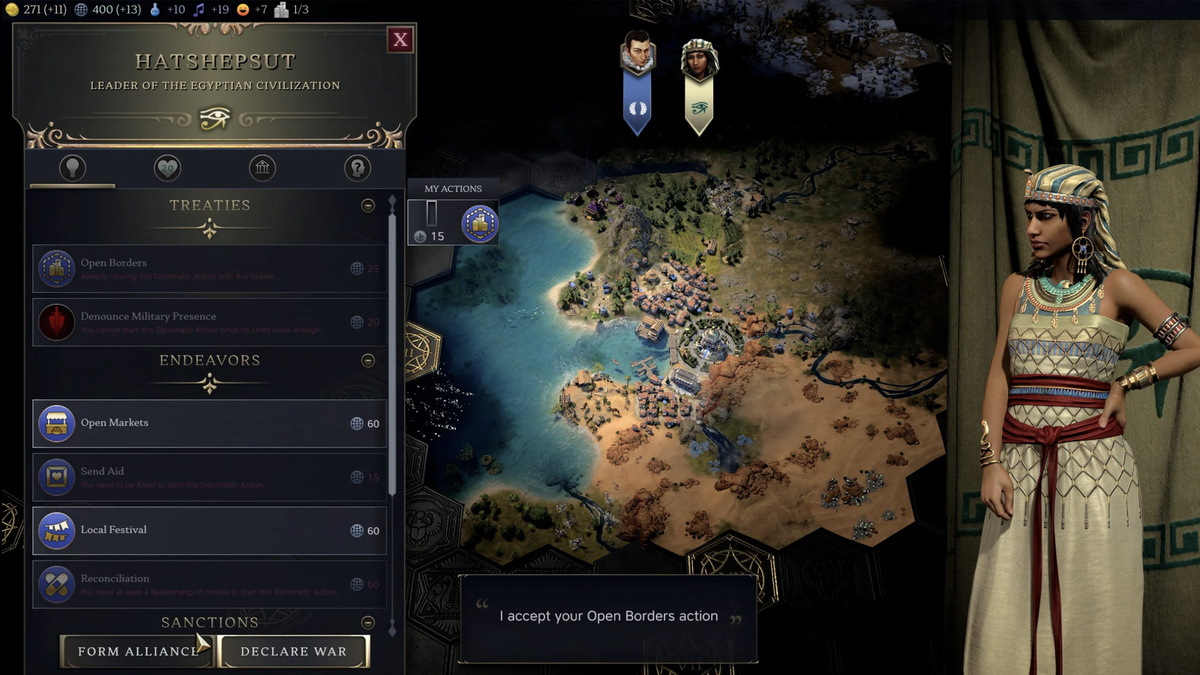
Task: Choose the Reconciliation endeavor
Action: coord(210,584)
